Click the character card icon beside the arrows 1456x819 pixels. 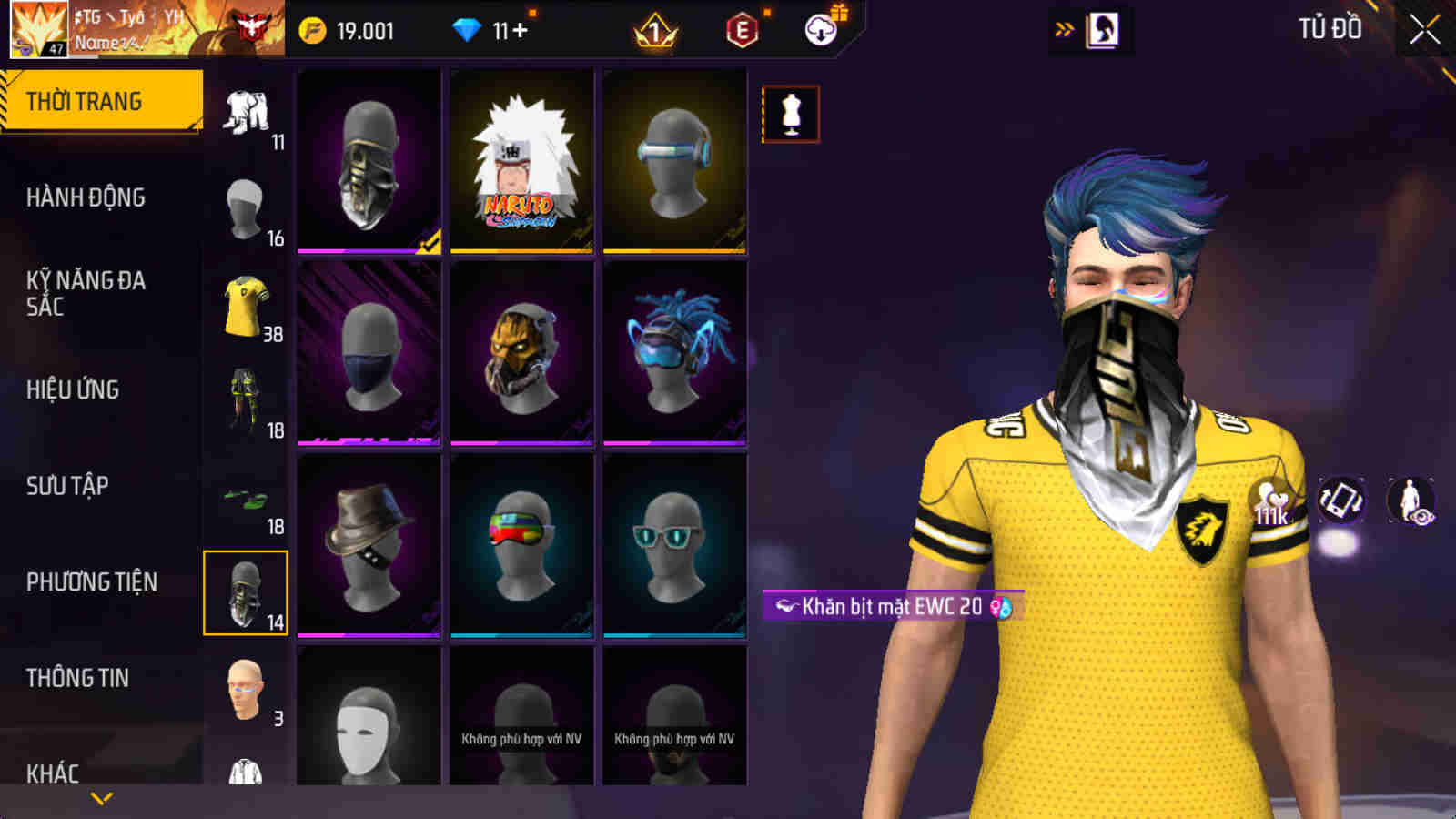1104,27
